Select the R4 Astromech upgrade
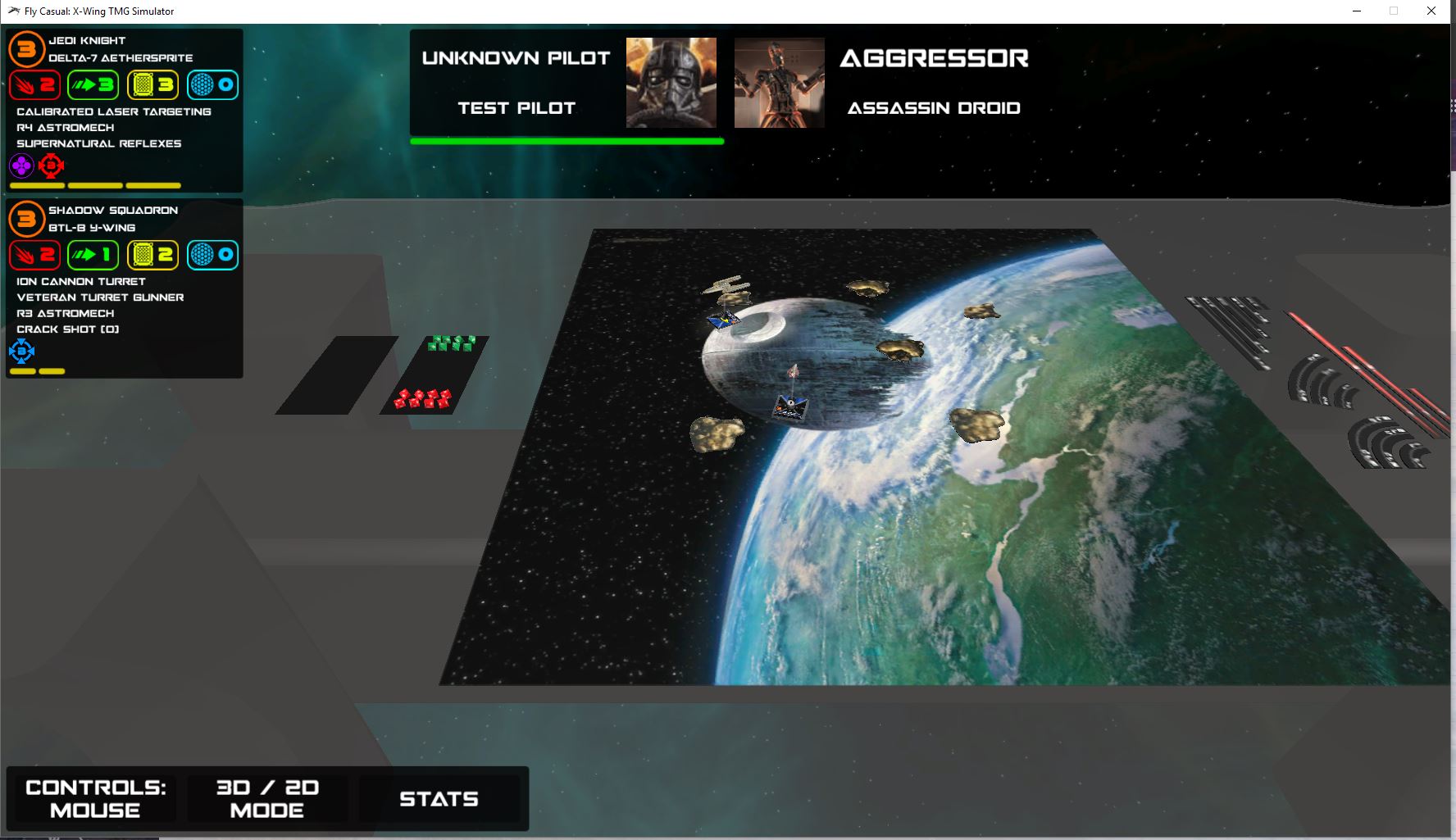Image resolution: width=1456 pixels, height=840 pixels. [x=66, y=128]
